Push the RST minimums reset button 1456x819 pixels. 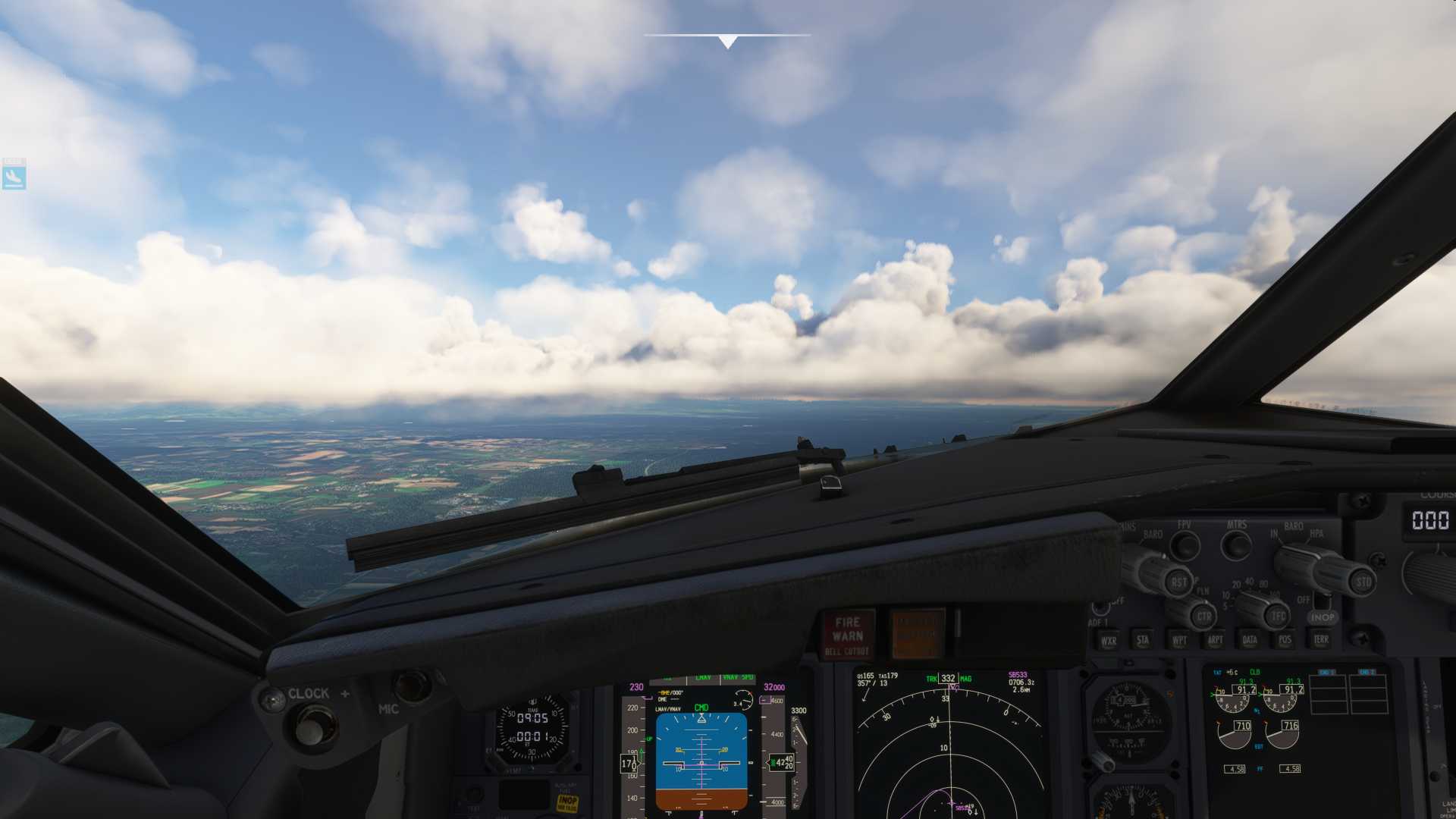click(x=1178, y=582)
